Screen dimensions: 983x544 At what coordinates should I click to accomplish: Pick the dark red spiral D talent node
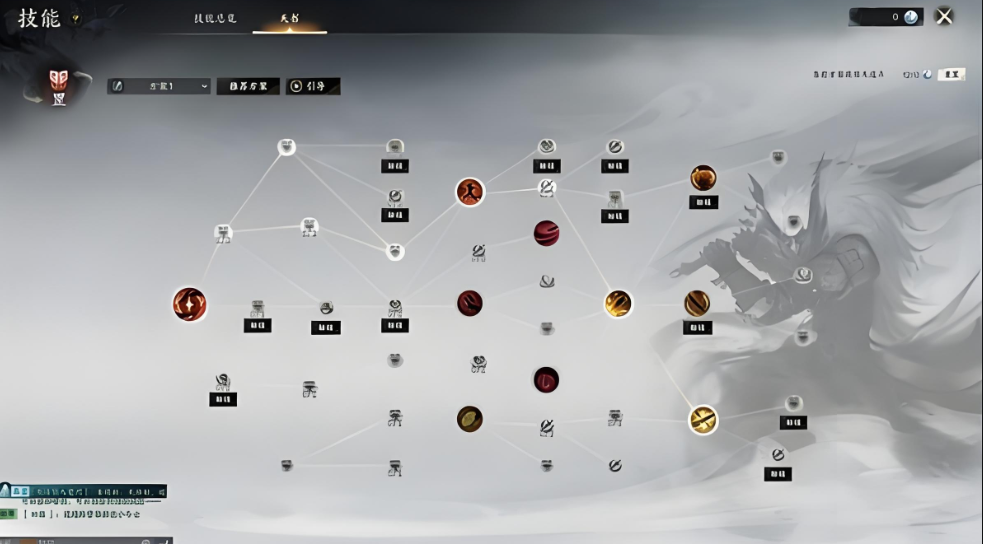point(546,380)
